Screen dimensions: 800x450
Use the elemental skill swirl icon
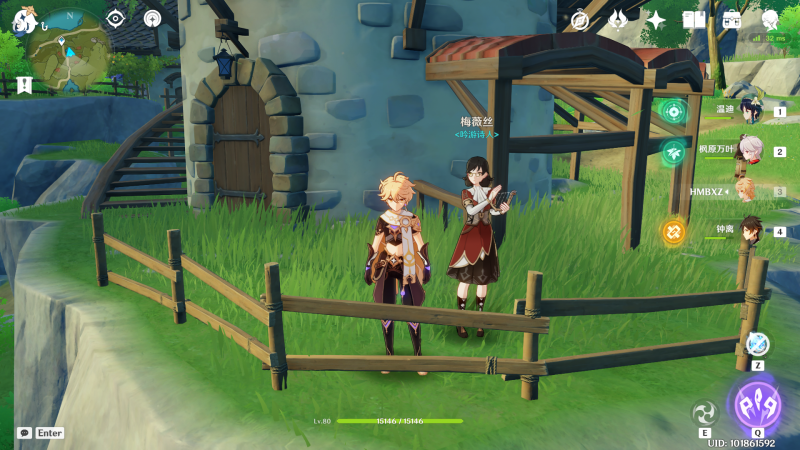[705, 412]
